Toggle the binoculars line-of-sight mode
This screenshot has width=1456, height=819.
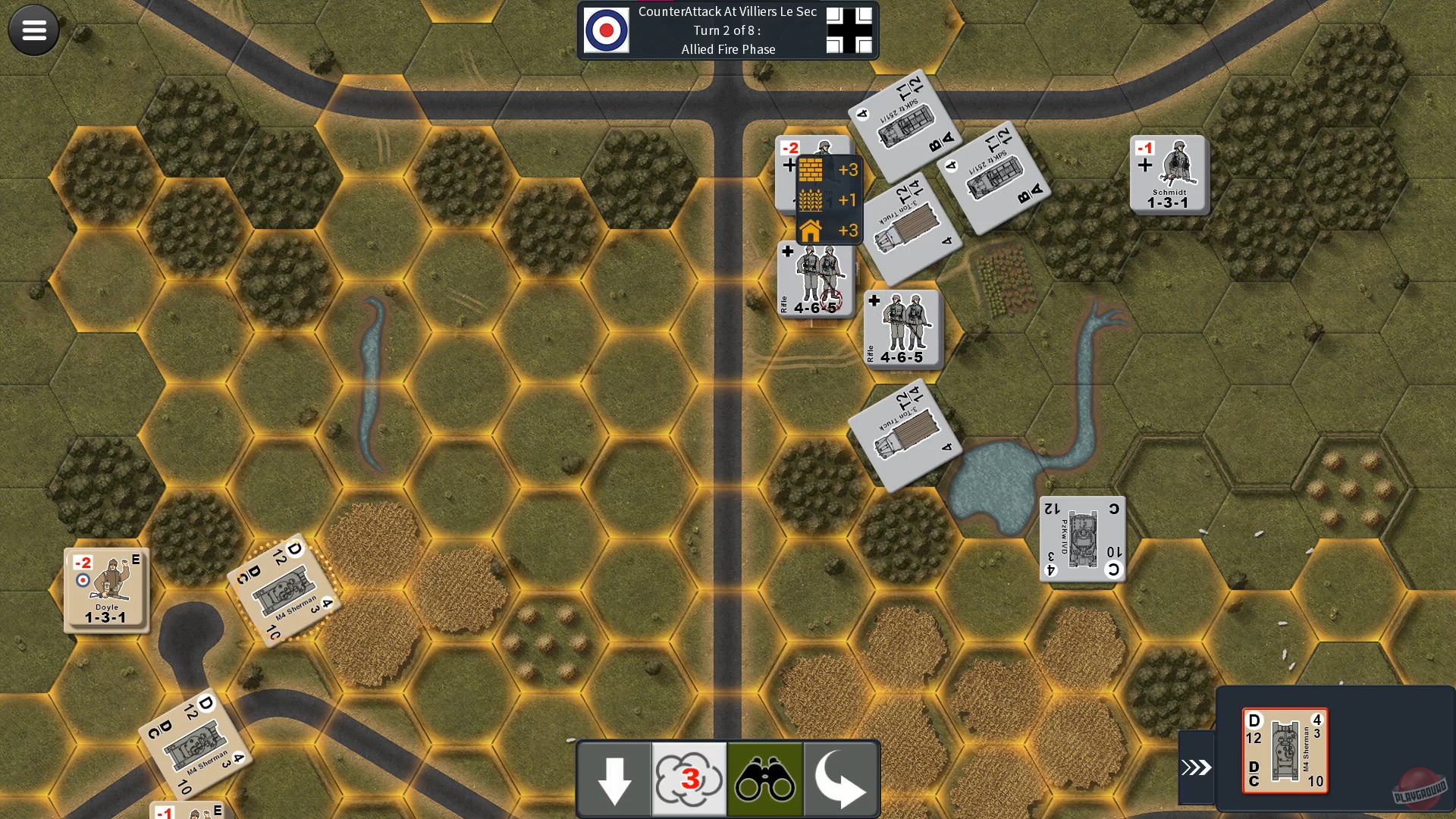765,779
